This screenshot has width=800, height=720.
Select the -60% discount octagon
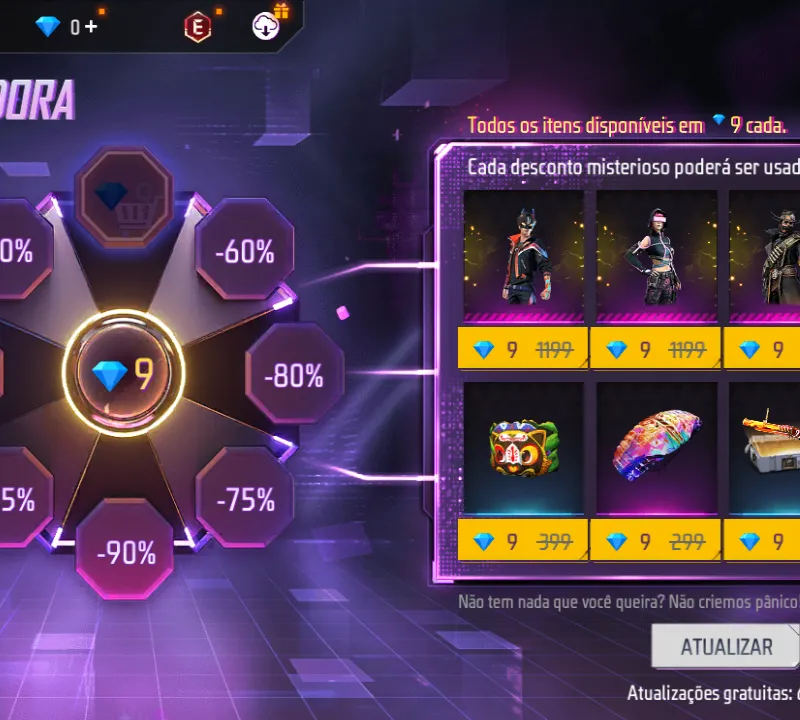[245, 251]
